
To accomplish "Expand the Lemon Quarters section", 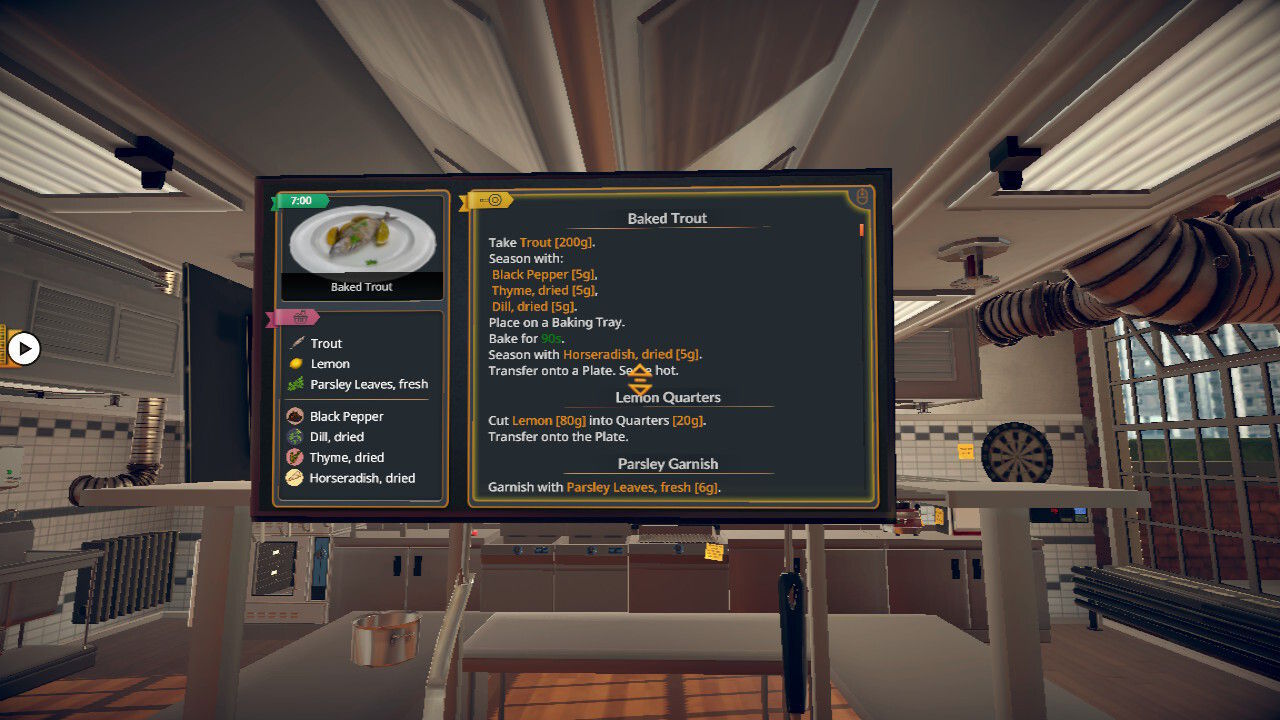I will point(667,397).
